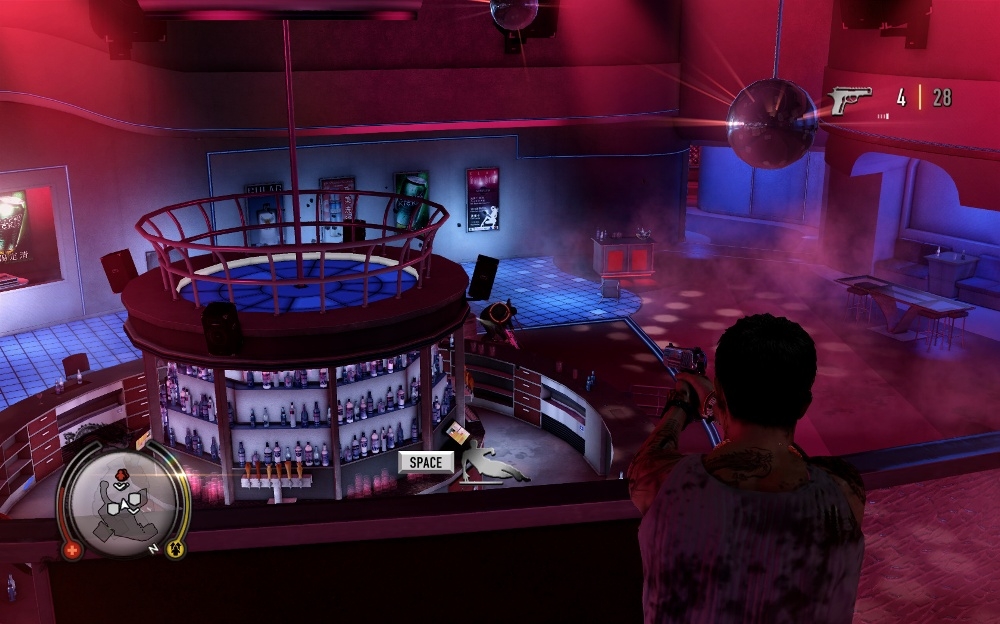Click the yellow Face meter icon
Image resolution: width=1000 pixels, height=624 pixels.
(x=174, y=550)
